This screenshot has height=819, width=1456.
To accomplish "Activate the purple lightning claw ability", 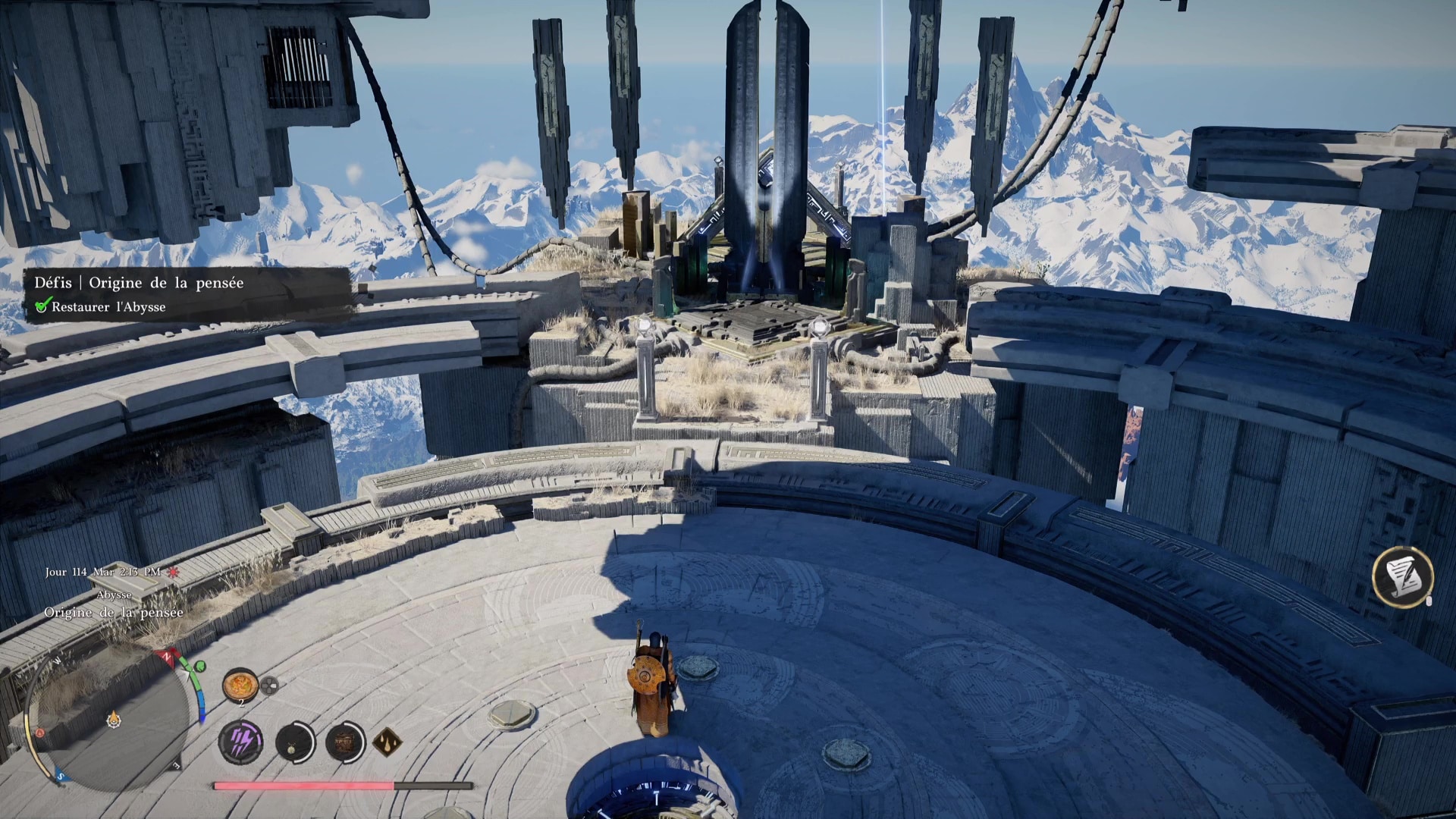I will [x=241, y=741].
